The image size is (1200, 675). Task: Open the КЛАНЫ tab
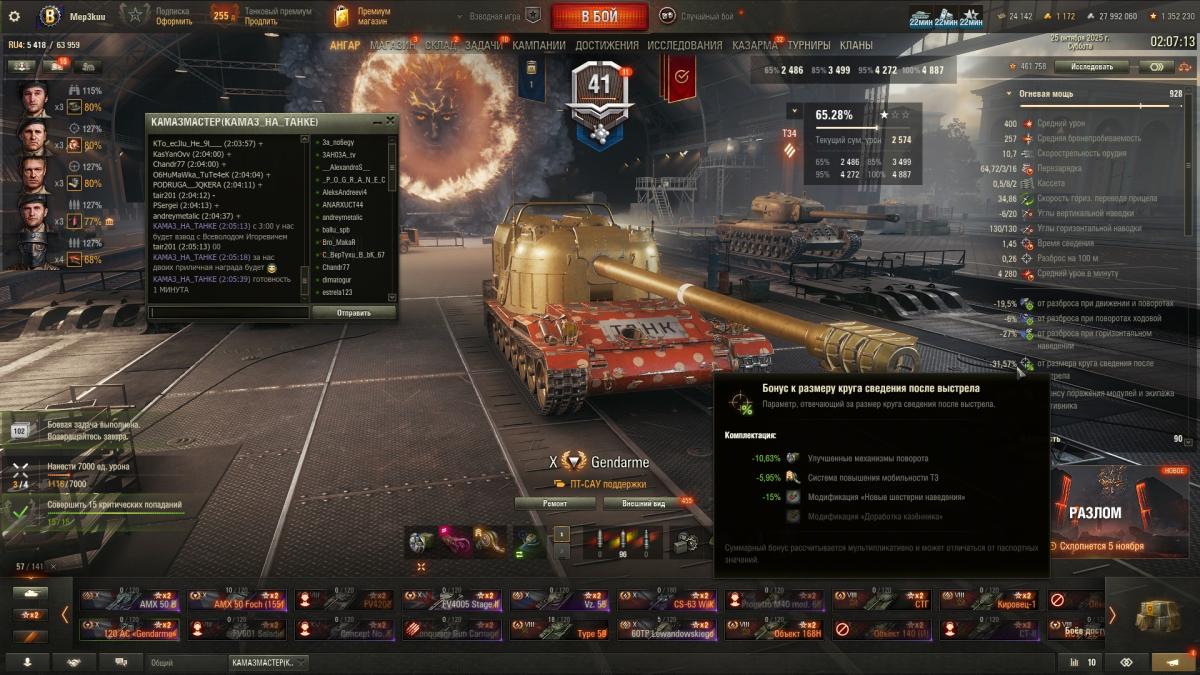point(856,45)
